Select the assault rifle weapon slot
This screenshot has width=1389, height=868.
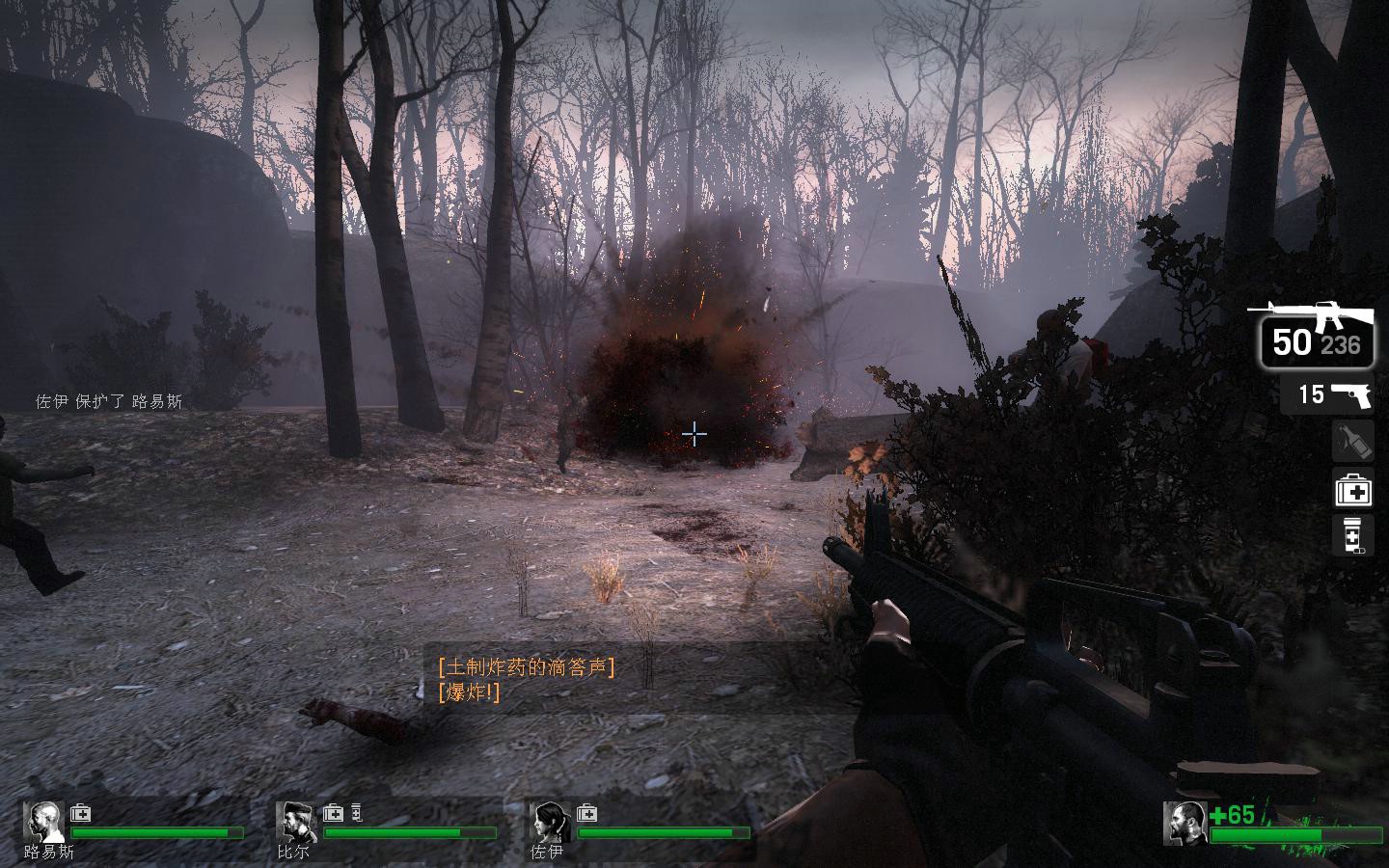1316,334
